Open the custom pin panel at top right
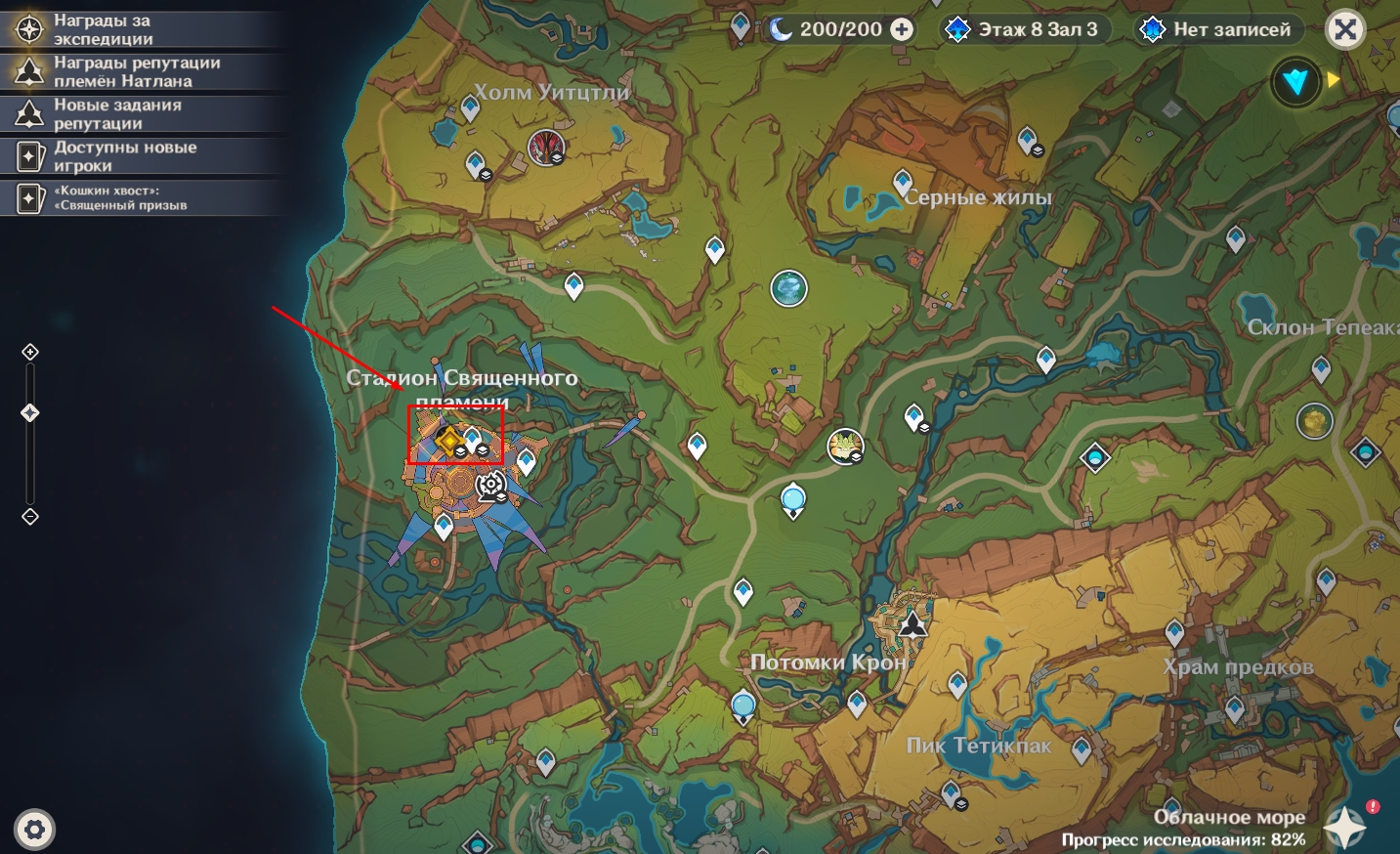This screenshot has height=854, width=1400. coord(1296,82)
